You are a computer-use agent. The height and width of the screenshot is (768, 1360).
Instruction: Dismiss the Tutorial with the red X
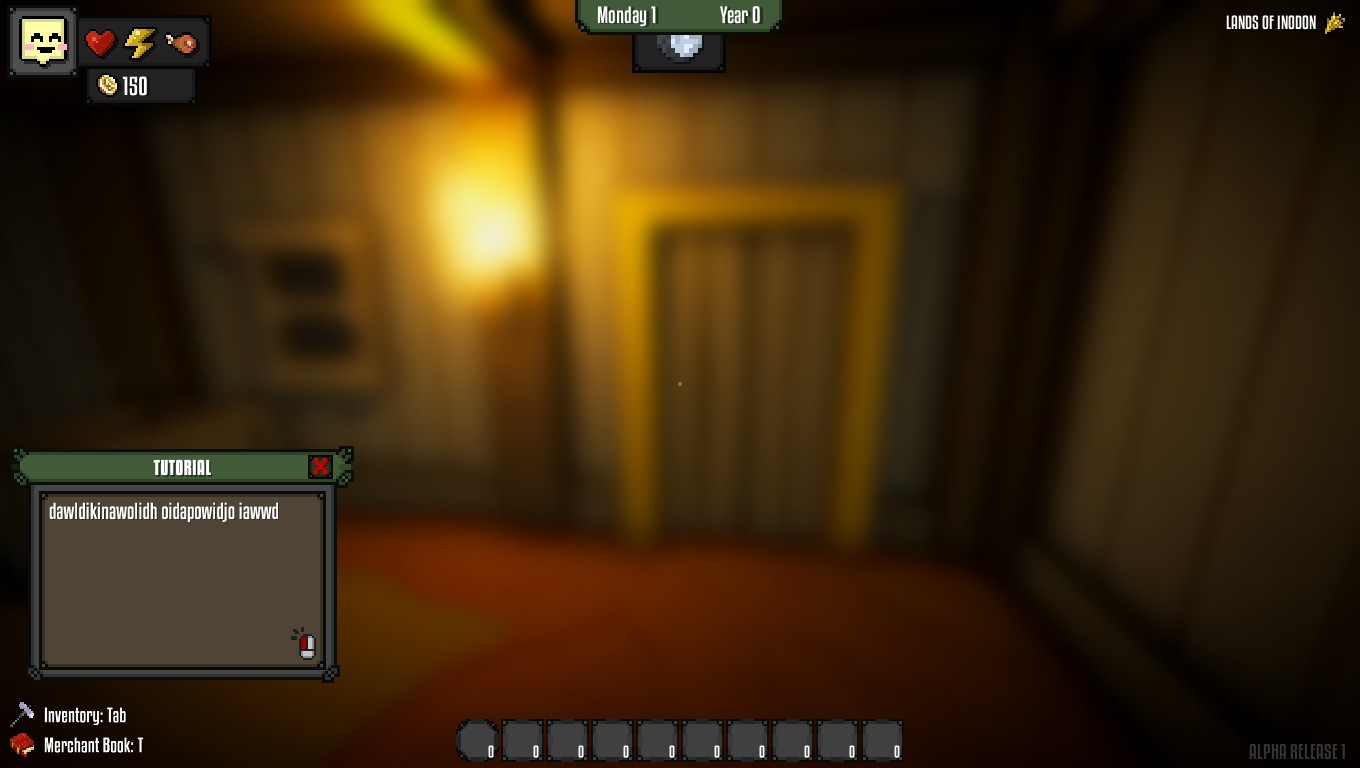(x=320, y=466)
